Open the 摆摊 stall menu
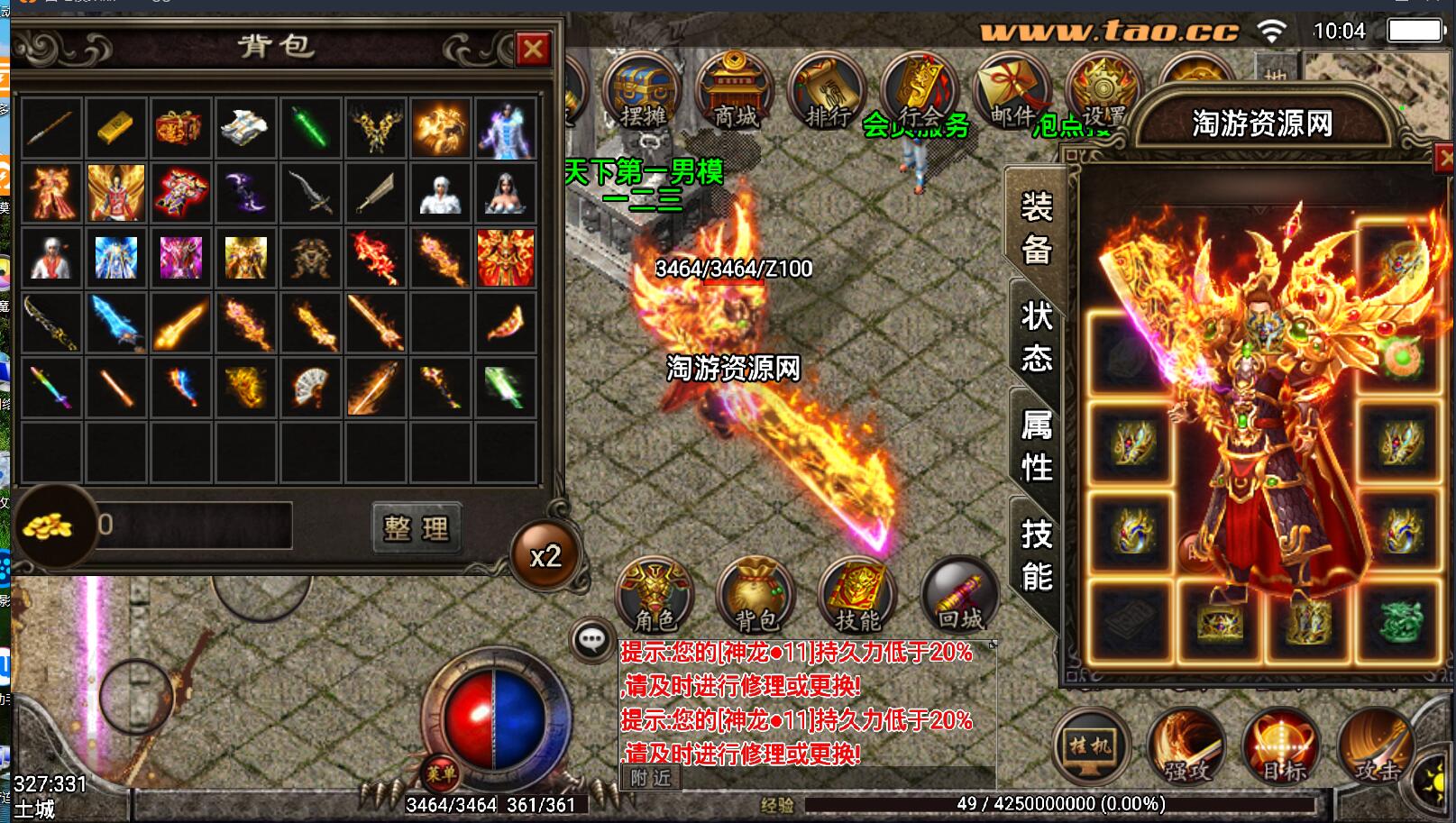 [642, 91]
